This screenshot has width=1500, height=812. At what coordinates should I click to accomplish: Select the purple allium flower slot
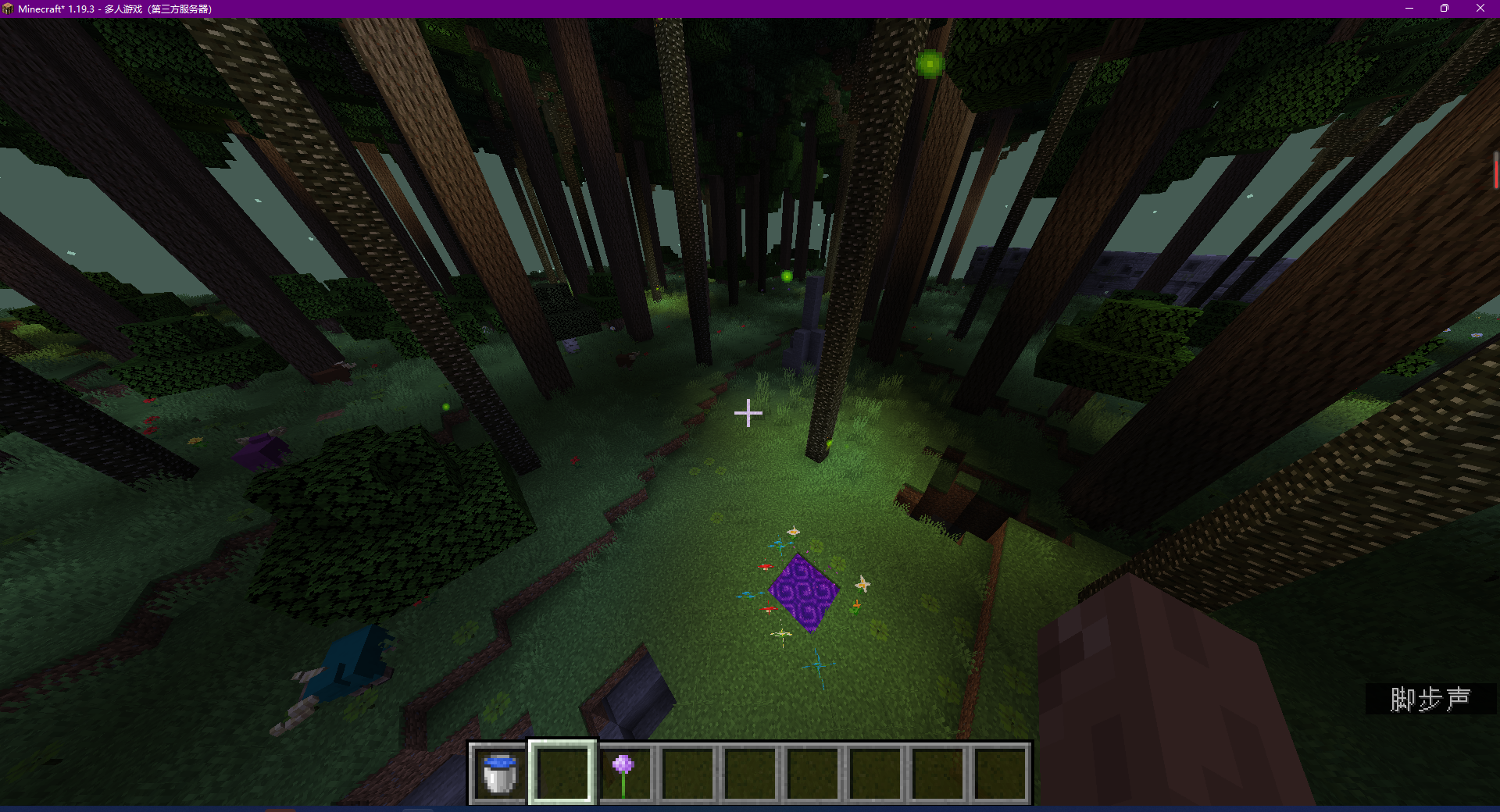[624, 772]
